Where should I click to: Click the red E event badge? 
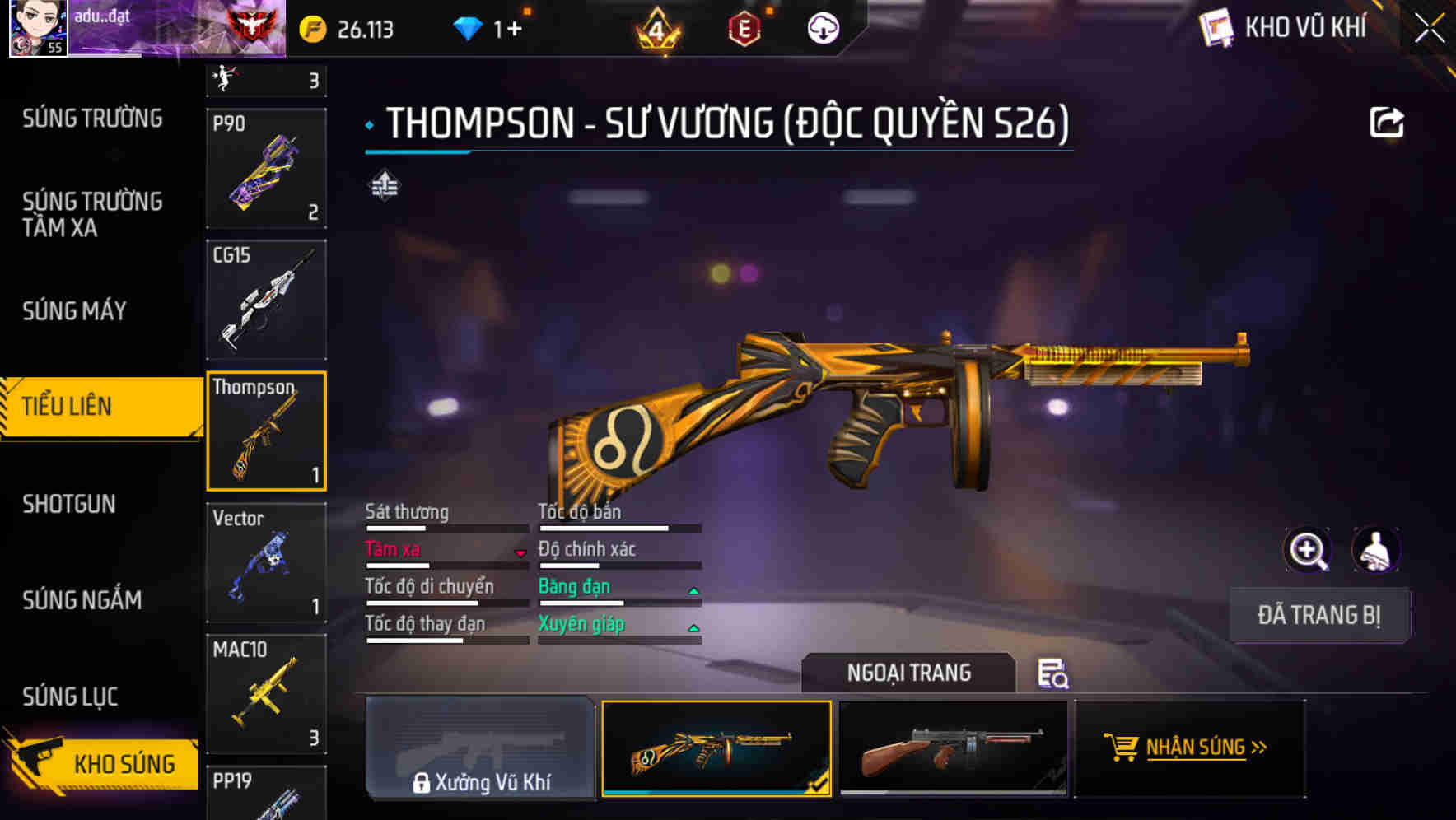pos(745,27)
